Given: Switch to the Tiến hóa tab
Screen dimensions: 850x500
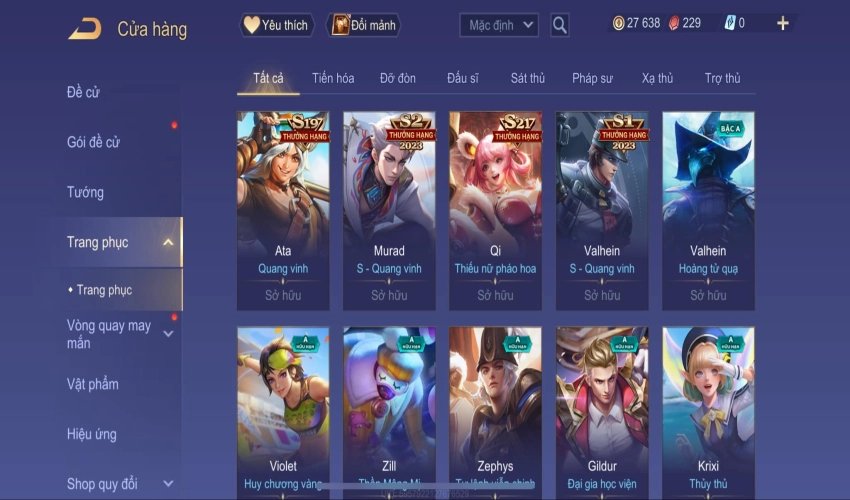Looking at the screenshot, I should [x=333, y=78].
